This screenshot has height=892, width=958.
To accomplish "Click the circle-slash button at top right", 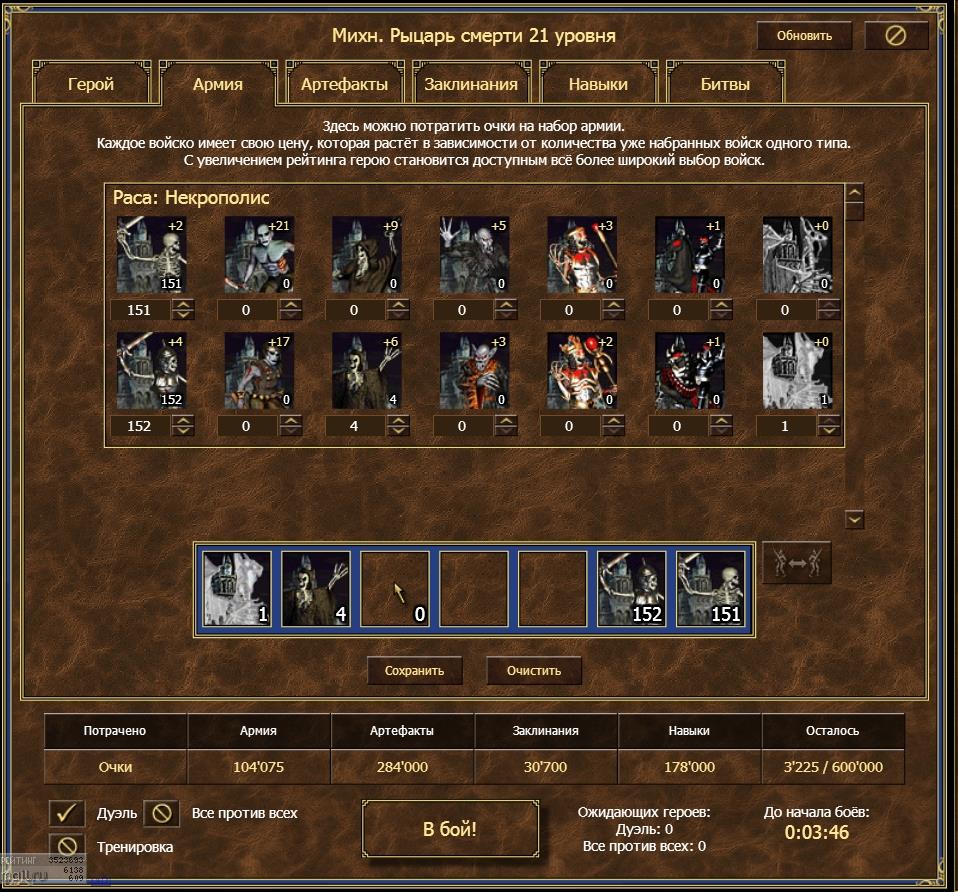I will coord(896,36).
